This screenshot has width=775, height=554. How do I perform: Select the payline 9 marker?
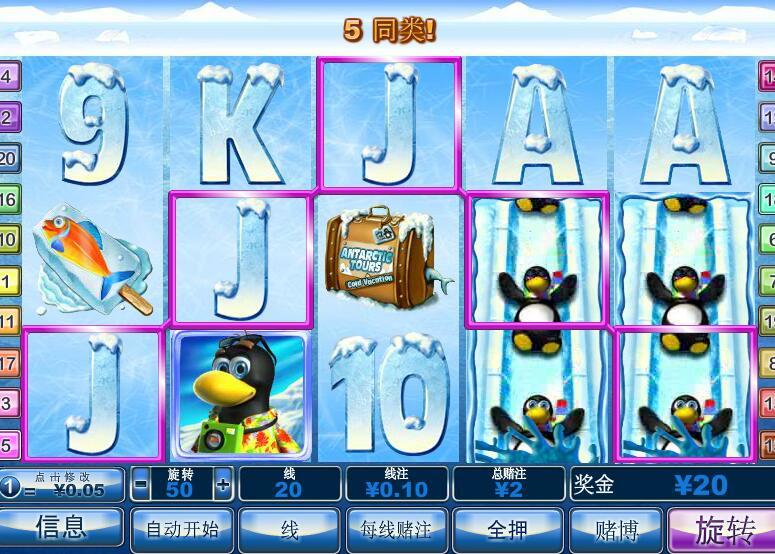click(767, 158)
